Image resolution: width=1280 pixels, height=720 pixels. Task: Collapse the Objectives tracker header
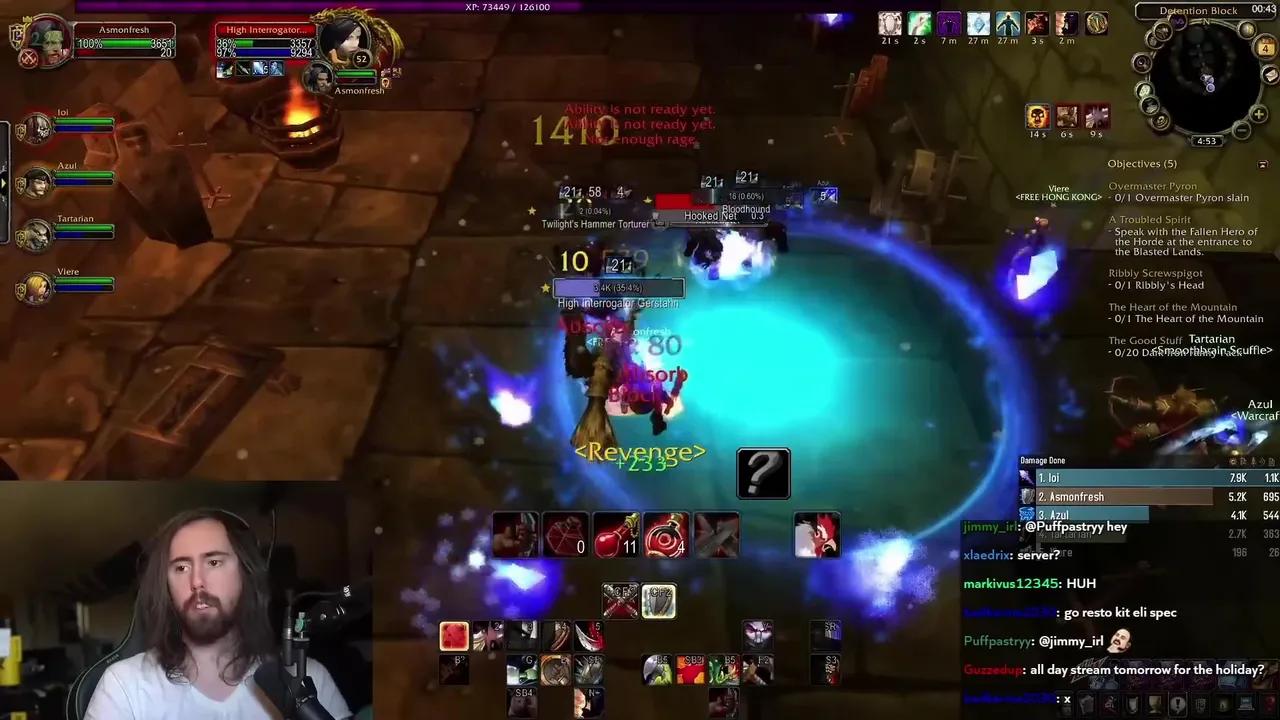pos(1262,163)
